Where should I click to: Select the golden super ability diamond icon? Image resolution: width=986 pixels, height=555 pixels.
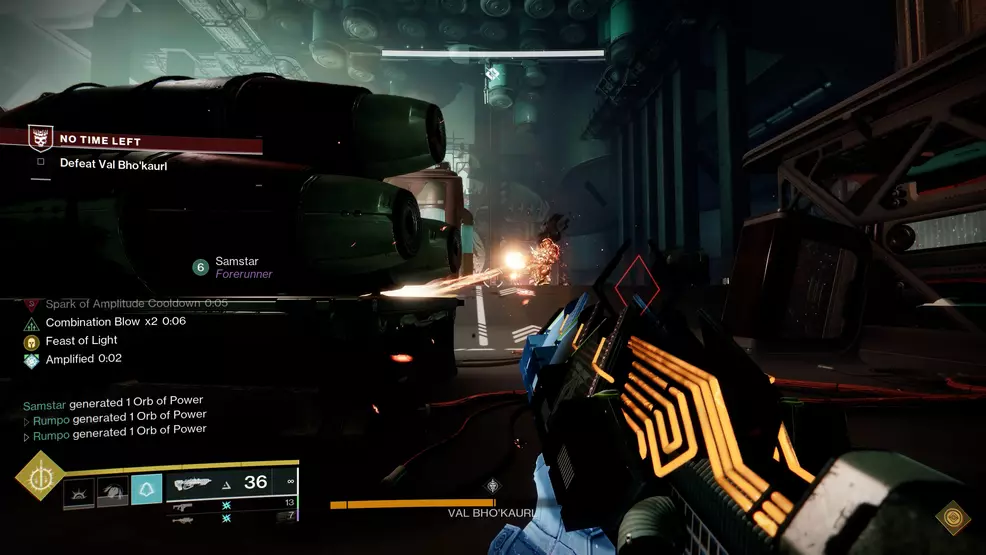[40, 476]
